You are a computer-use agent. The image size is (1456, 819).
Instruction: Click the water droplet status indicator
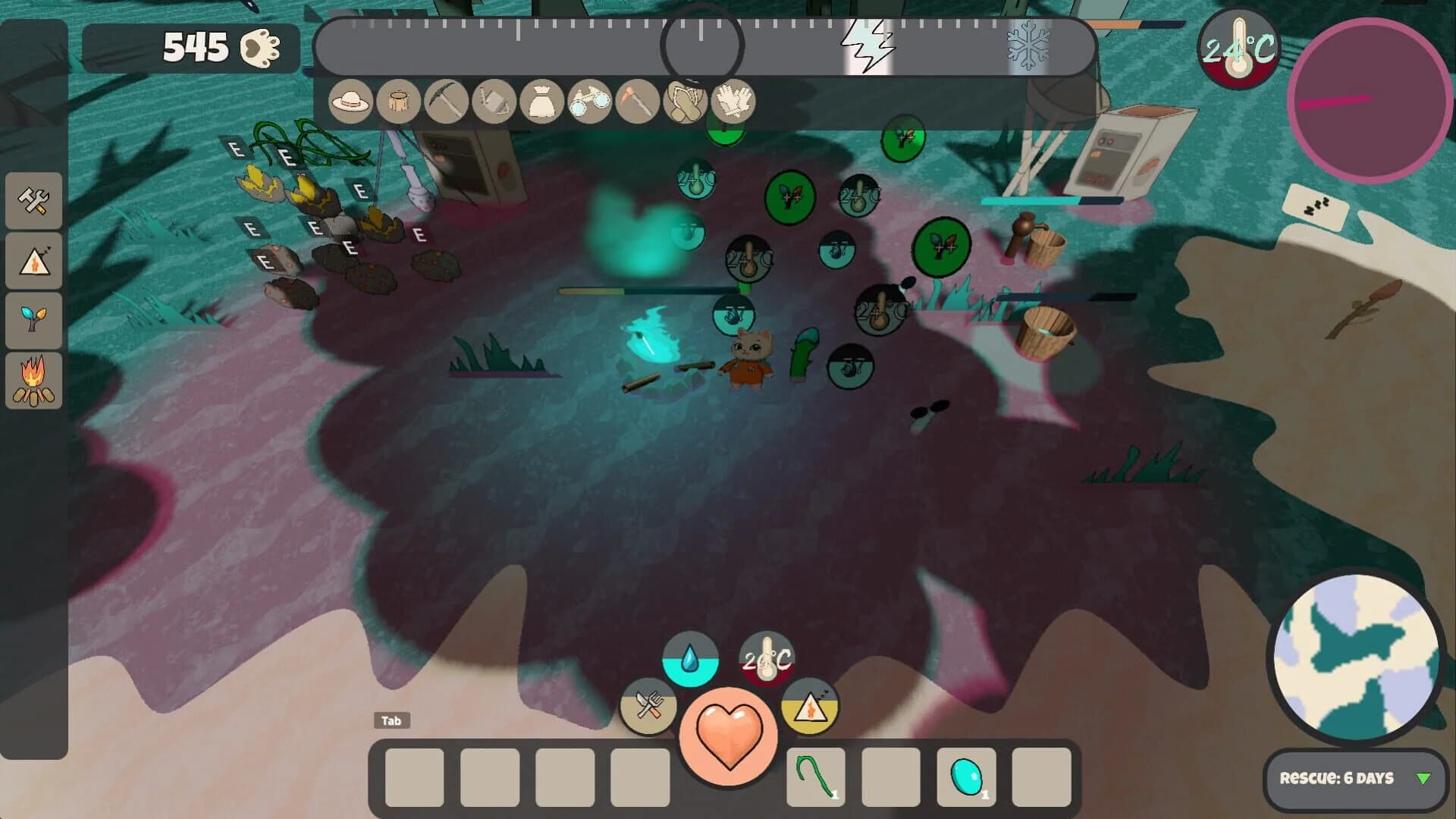click(x=689, y=657)
